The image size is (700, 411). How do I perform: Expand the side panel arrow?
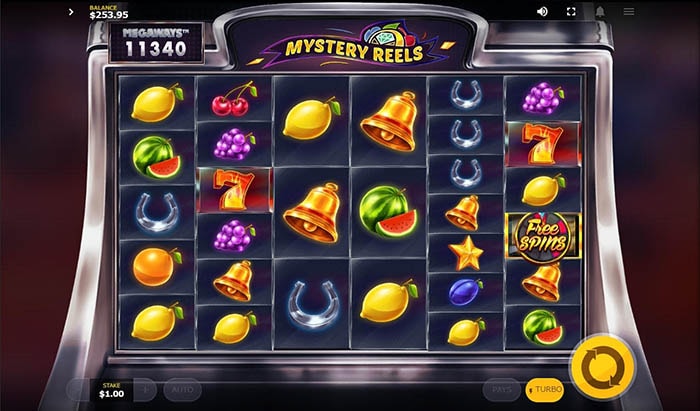click(x=71, y=12)
